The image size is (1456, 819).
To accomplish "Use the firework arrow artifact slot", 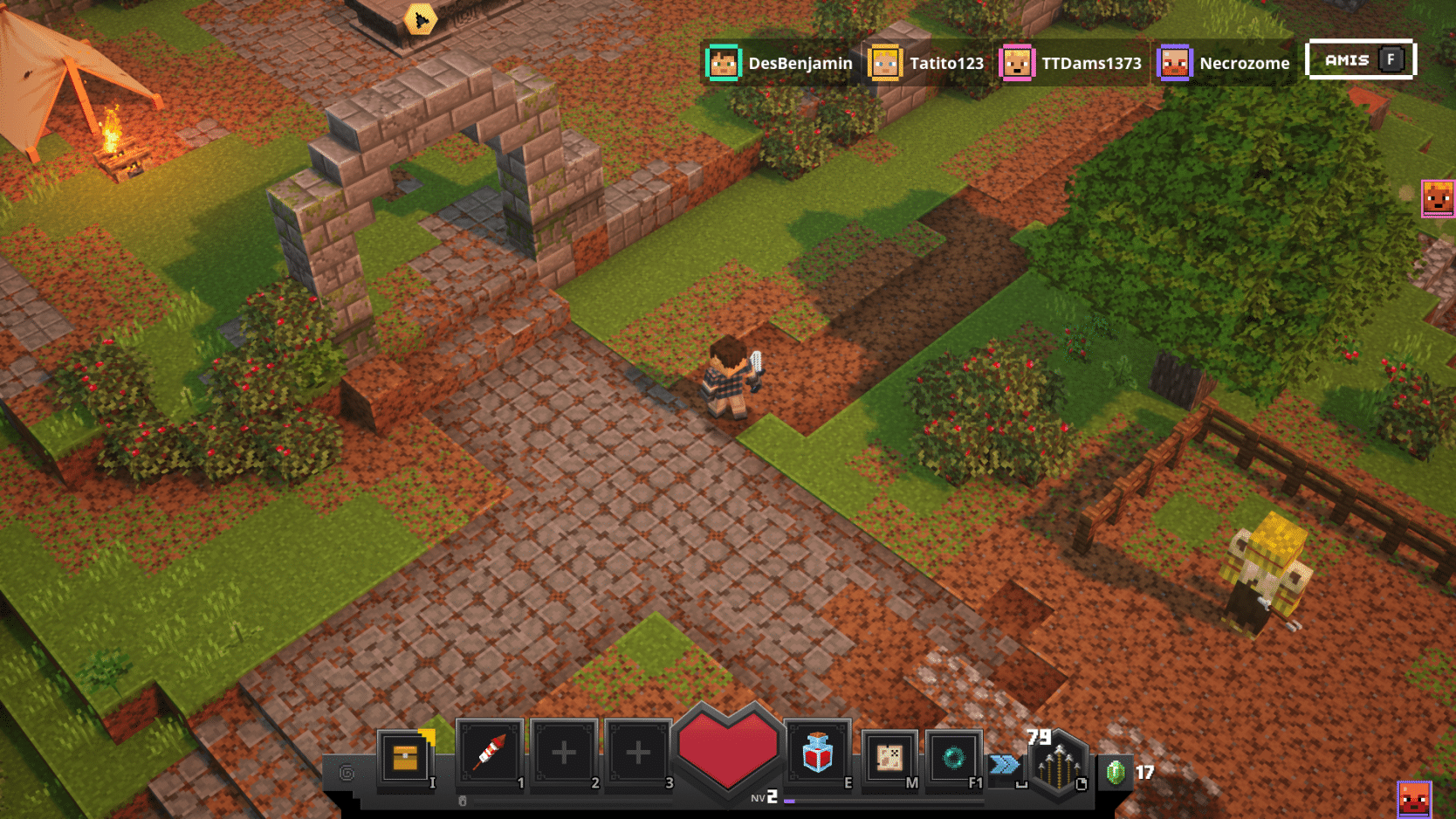I will pyautogui.click(x=489, y=754).
